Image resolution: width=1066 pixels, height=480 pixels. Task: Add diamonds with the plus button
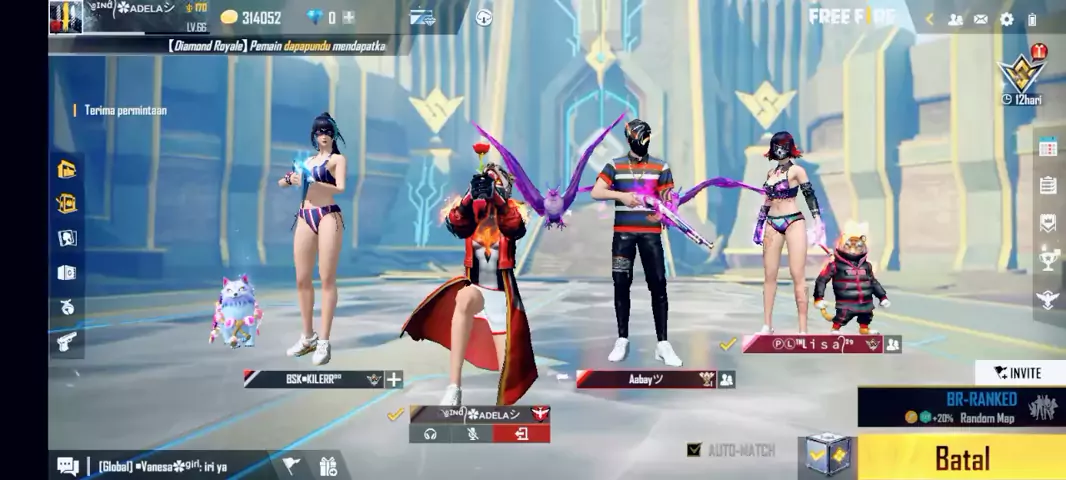pyautogui.click(x=348, y=17)
